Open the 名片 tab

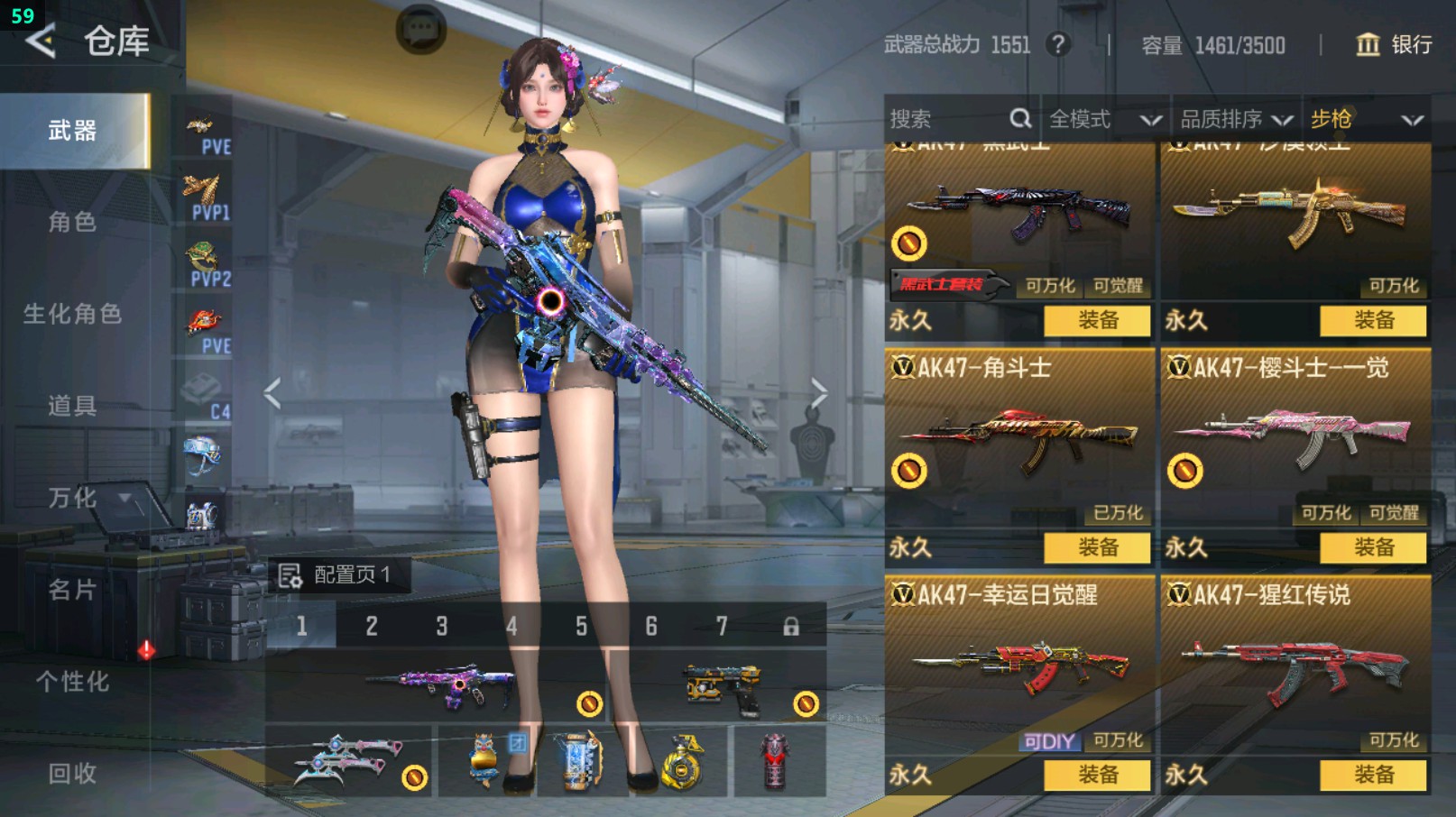(x=72, y=590)
